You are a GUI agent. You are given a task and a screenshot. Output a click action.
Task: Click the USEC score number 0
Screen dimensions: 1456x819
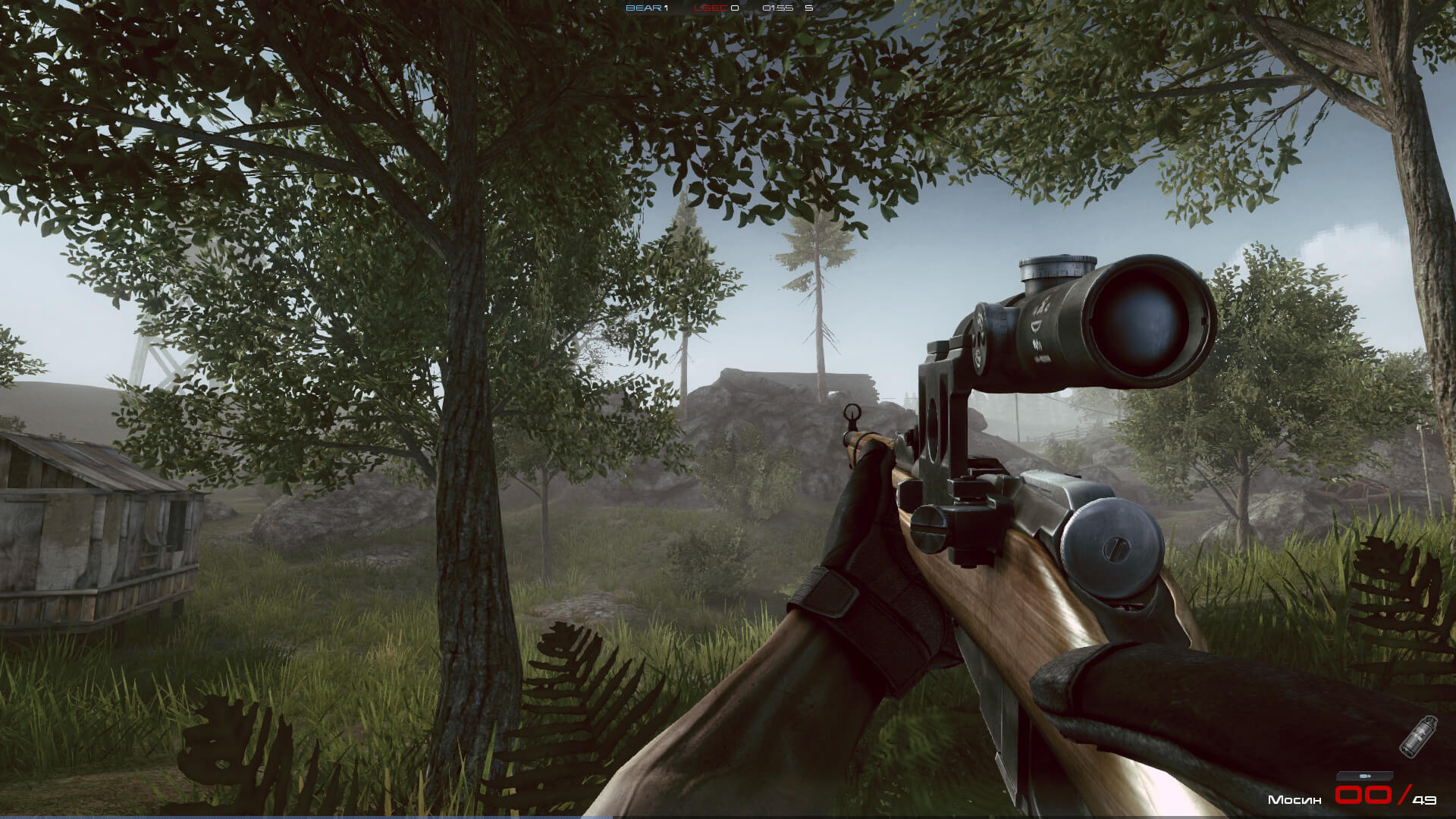point(734,8)
